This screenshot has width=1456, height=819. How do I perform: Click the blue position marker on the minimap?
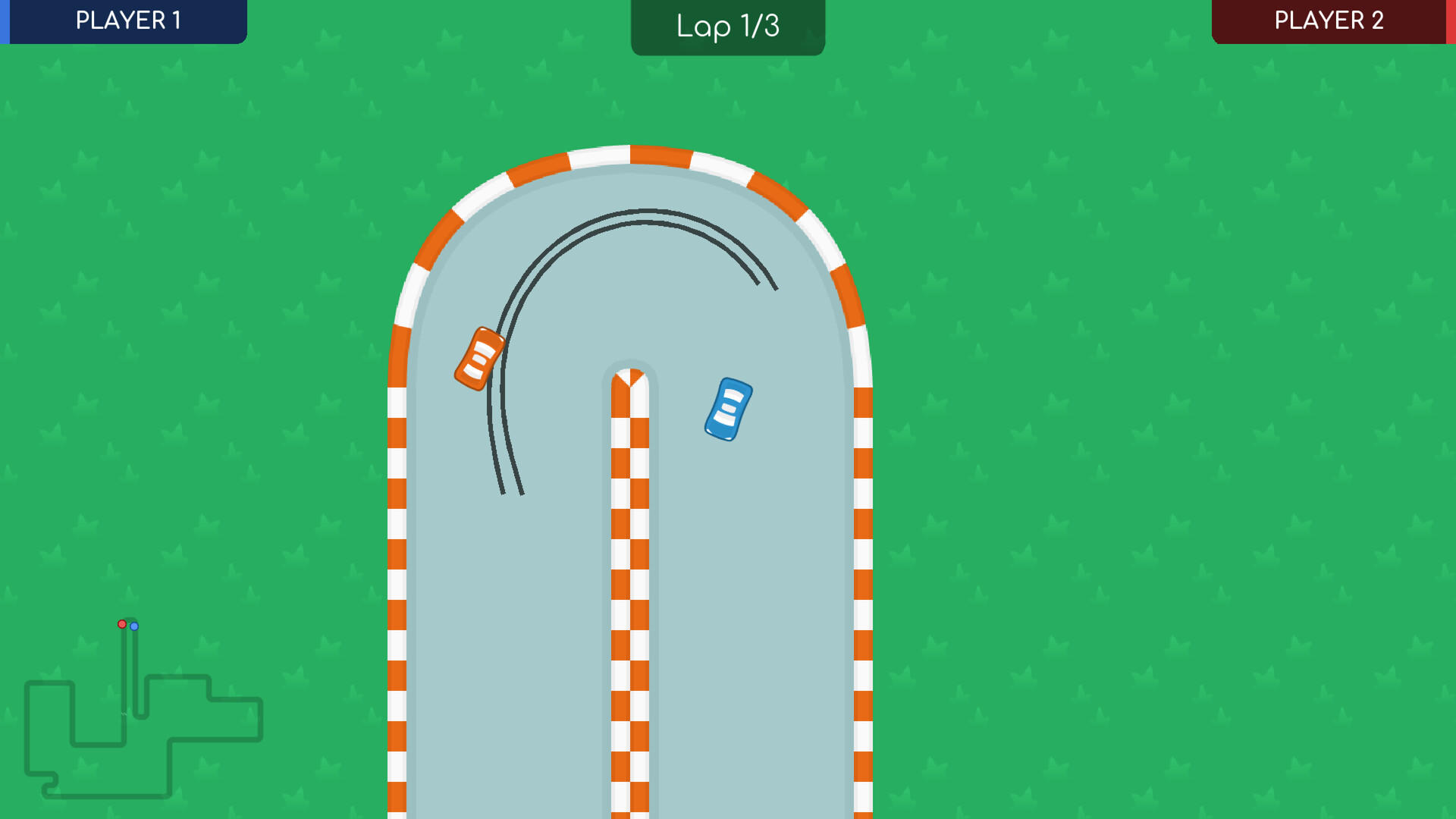click(x=134, y=626)
